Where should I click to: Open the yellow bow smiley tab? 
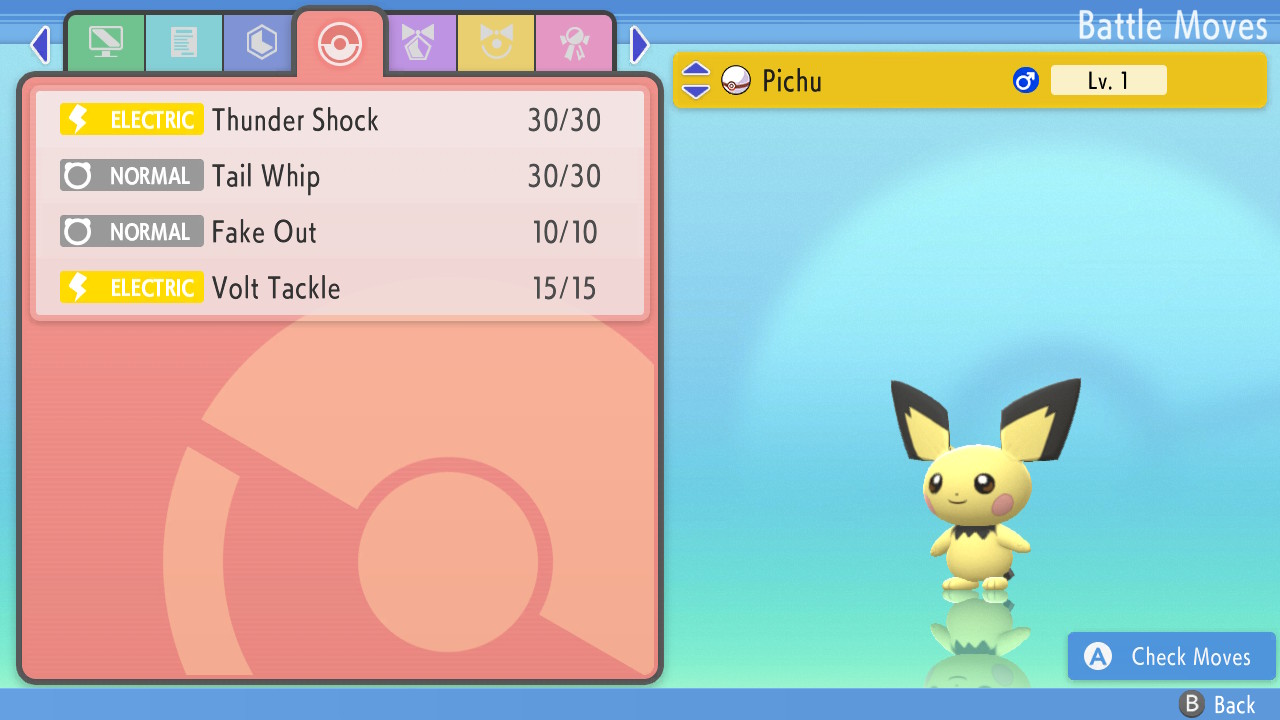point(496,43)
